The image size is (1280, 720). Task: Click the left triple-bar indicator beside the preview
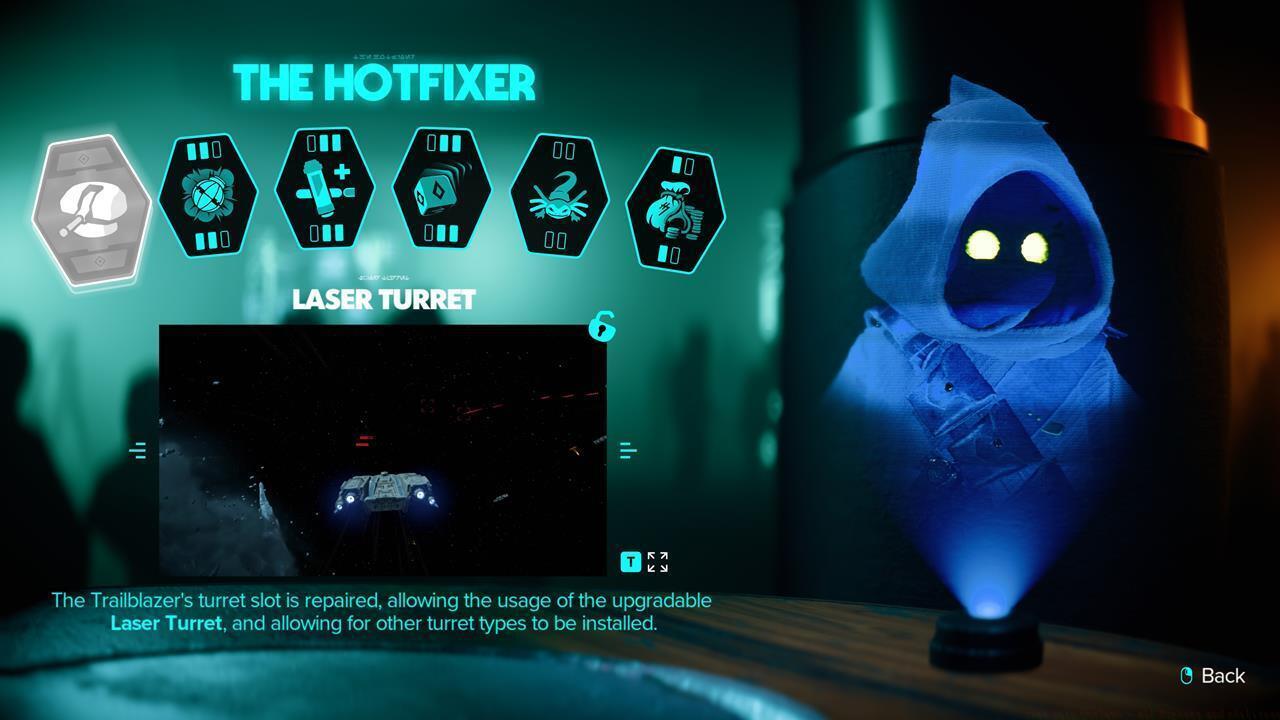point(138,449)
